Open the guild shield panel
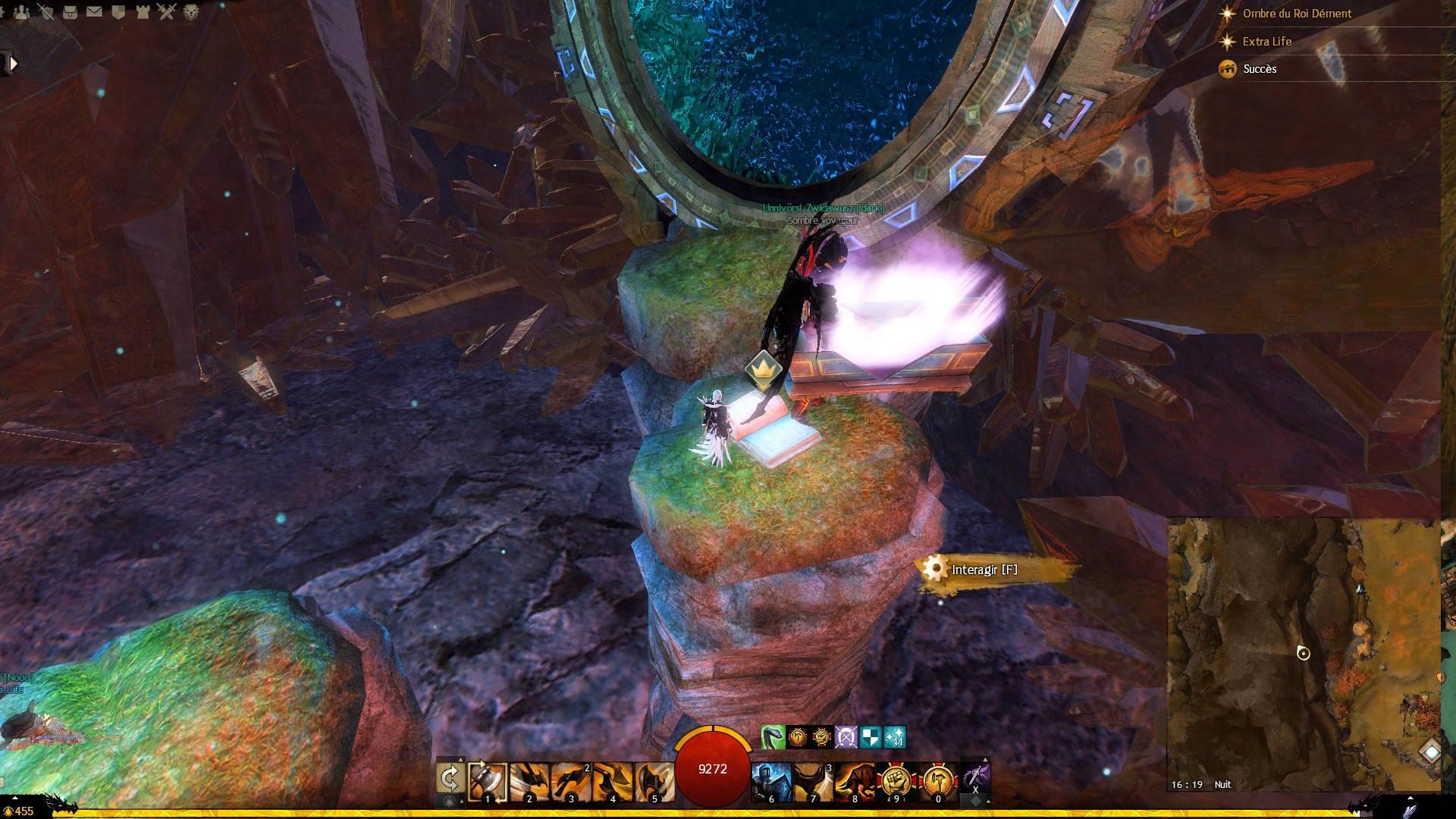The height and width of the screenshot is (819, 1456). coord(118,12)
